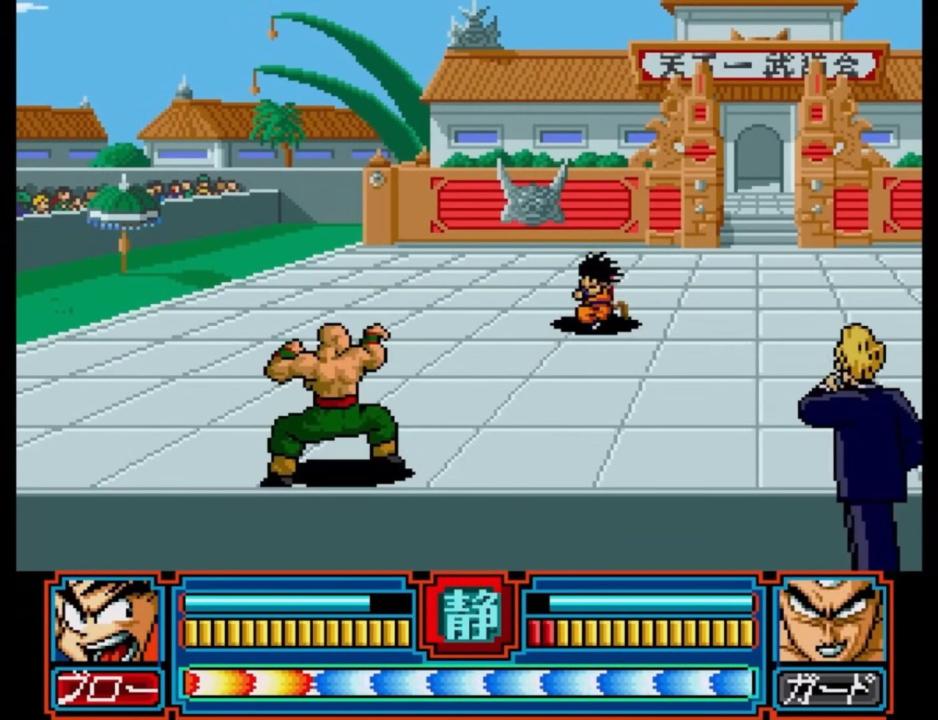Click Tien's portrait in the HUD
The width and height of the screenshot is (938, 720).
[x=830, y=620]
